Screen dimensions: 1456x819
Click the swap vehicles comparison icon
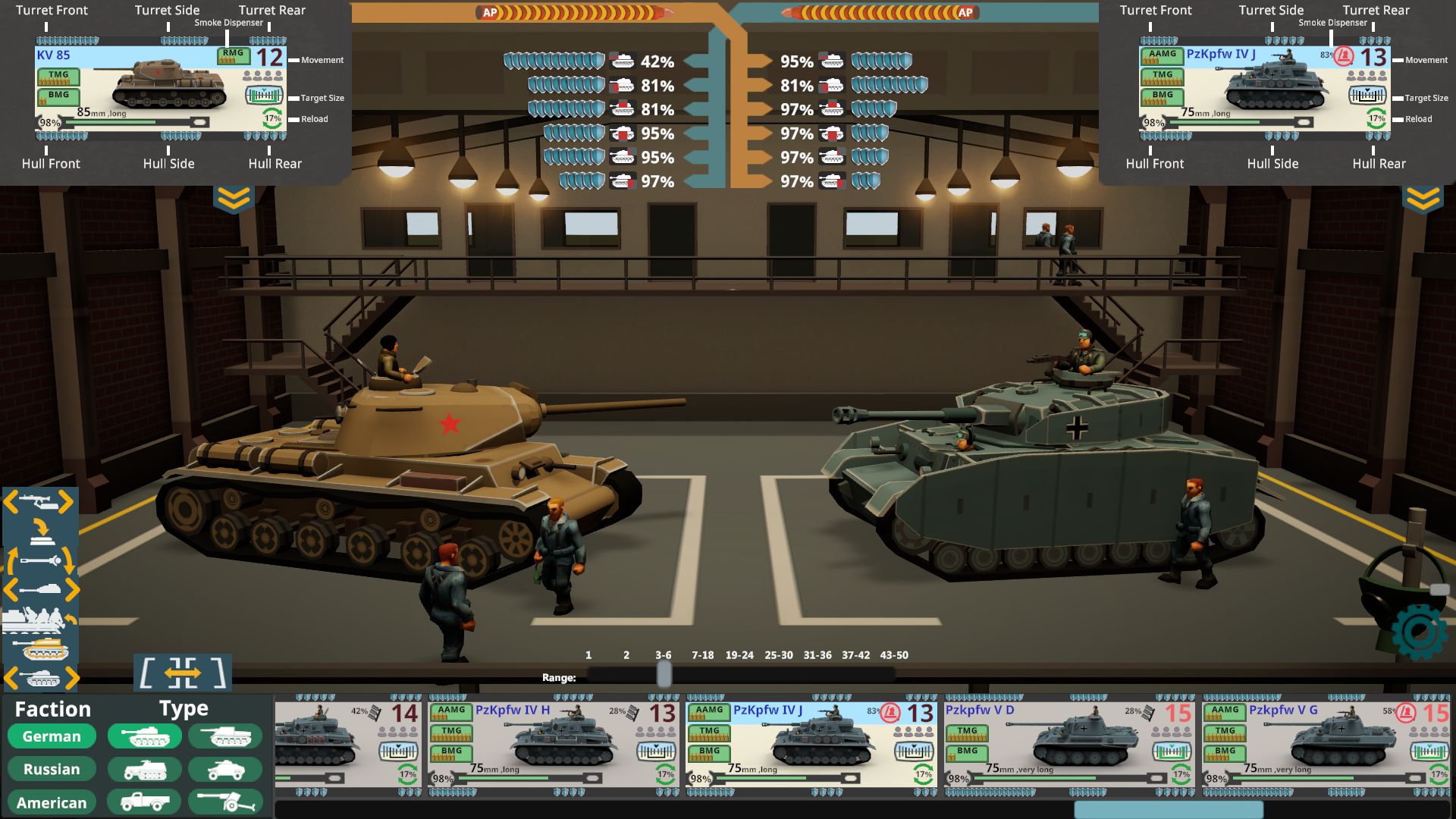(x=182, y=673)
